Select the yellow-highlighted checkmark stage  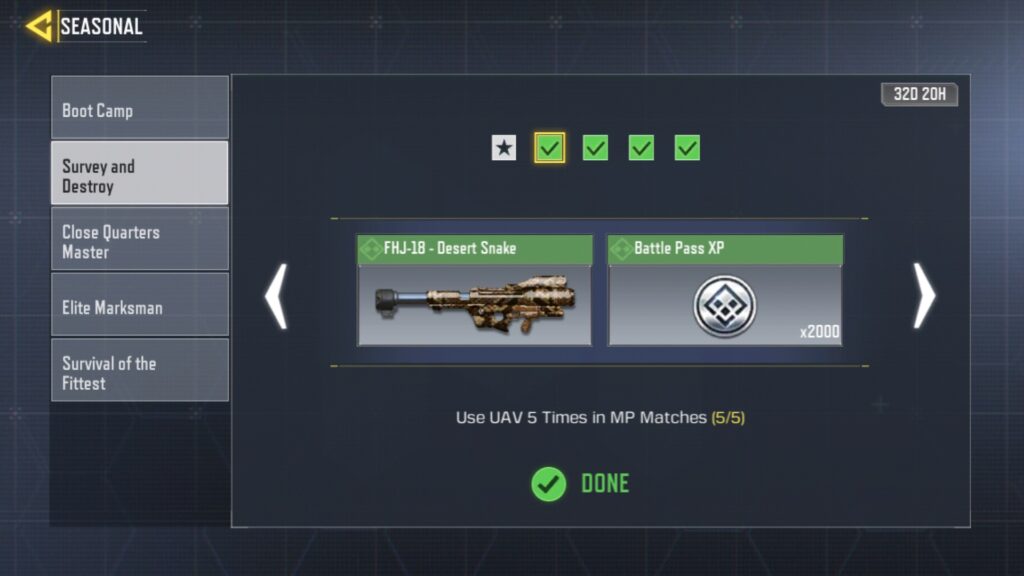pos(549,148)
